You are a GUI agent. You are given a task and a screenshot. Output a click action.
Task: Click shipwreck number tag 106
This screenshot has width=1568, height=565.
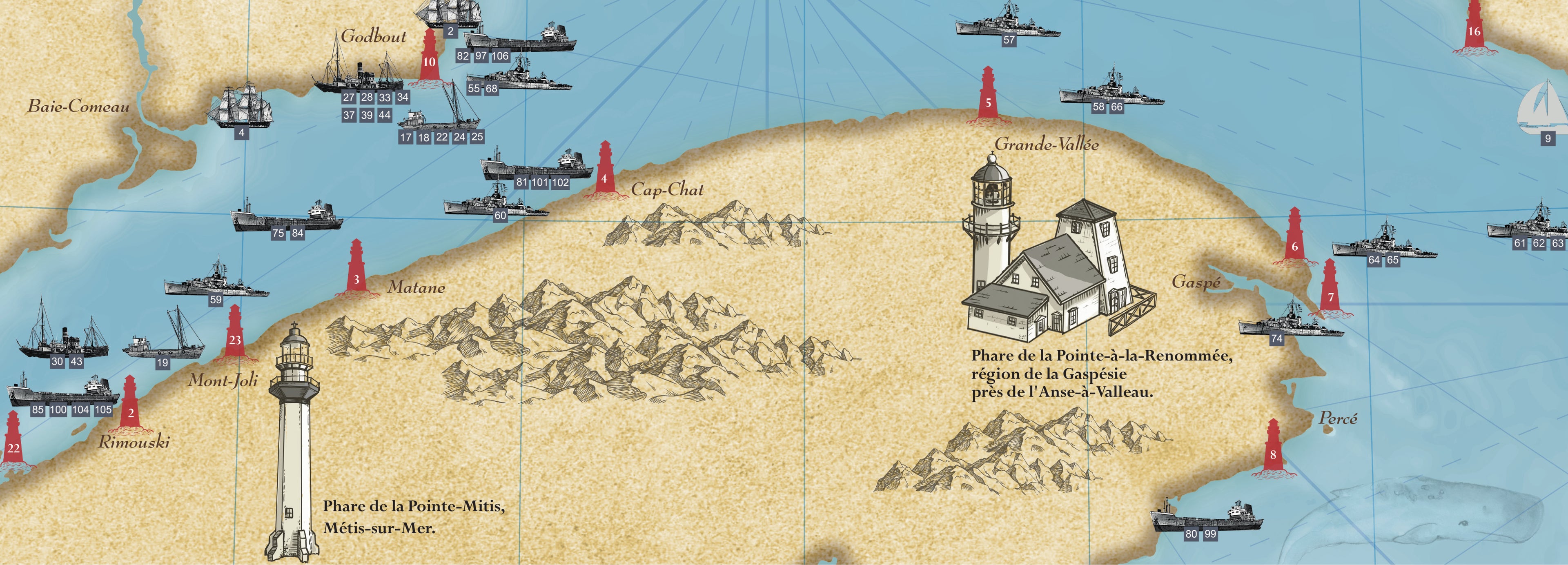500,56
